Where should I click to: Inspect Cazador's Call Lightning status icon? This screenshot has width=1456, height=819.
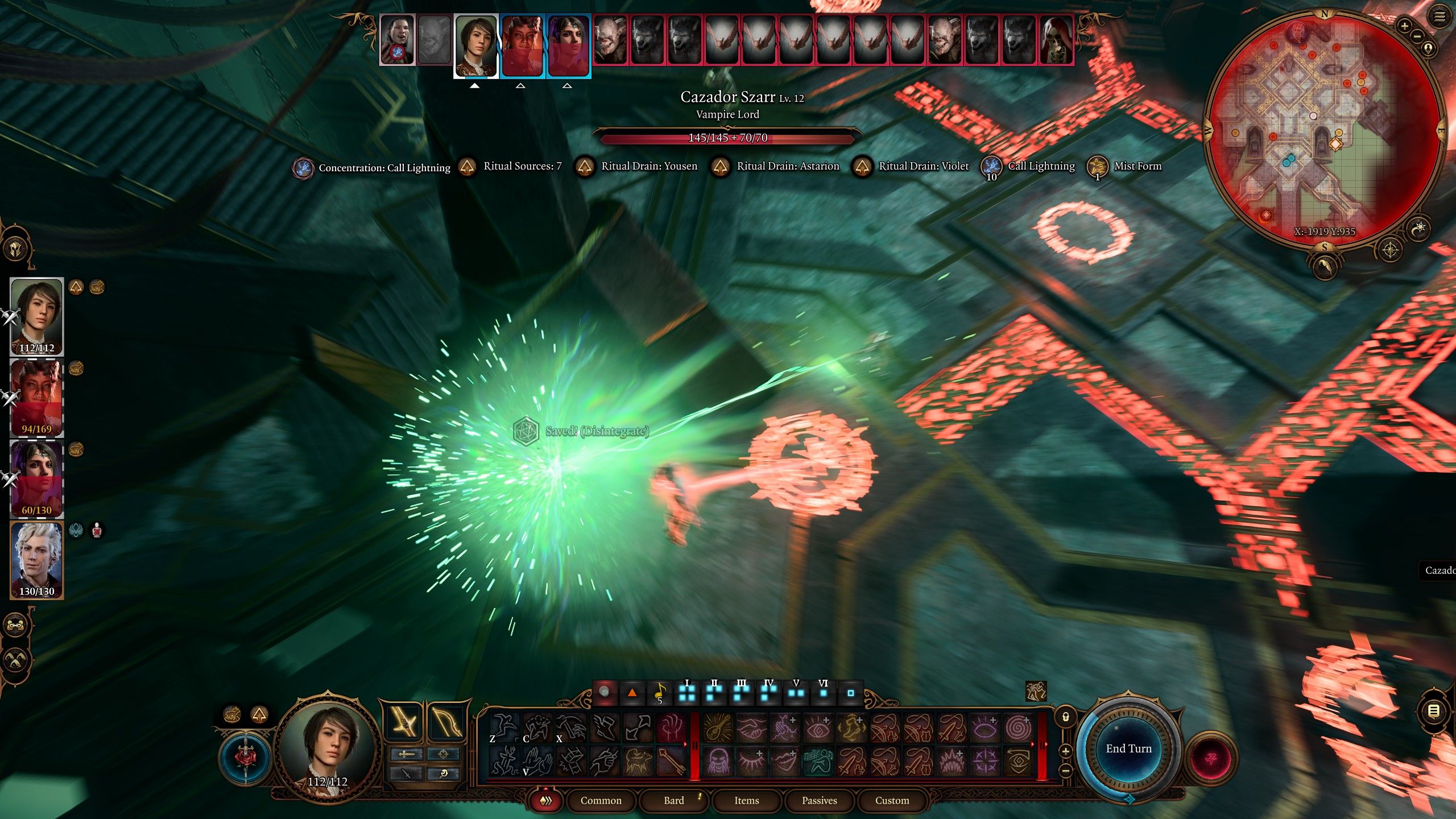tap(991, 167)
